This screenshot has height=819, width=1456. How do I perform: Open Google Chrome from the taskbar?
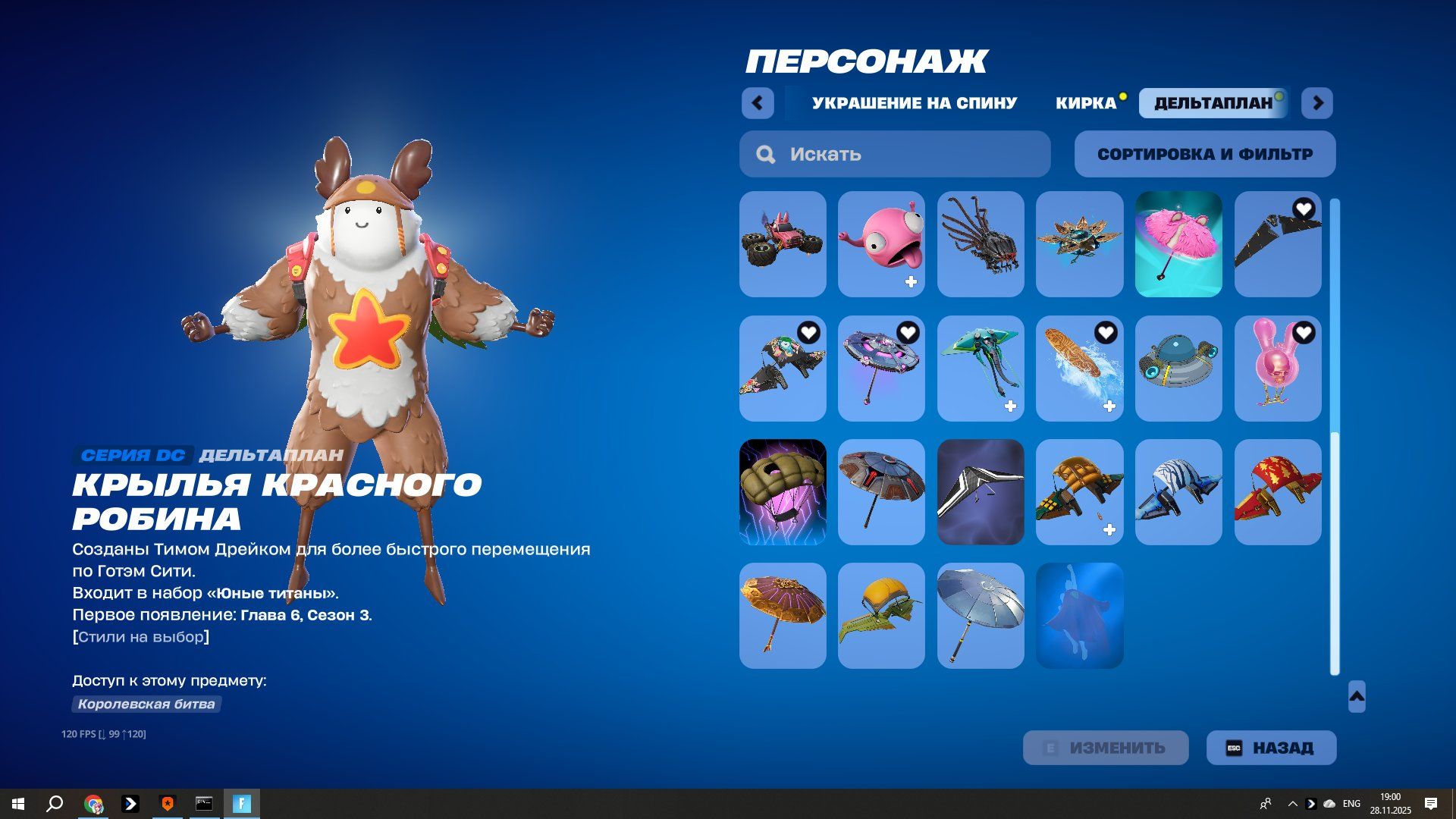93,804
